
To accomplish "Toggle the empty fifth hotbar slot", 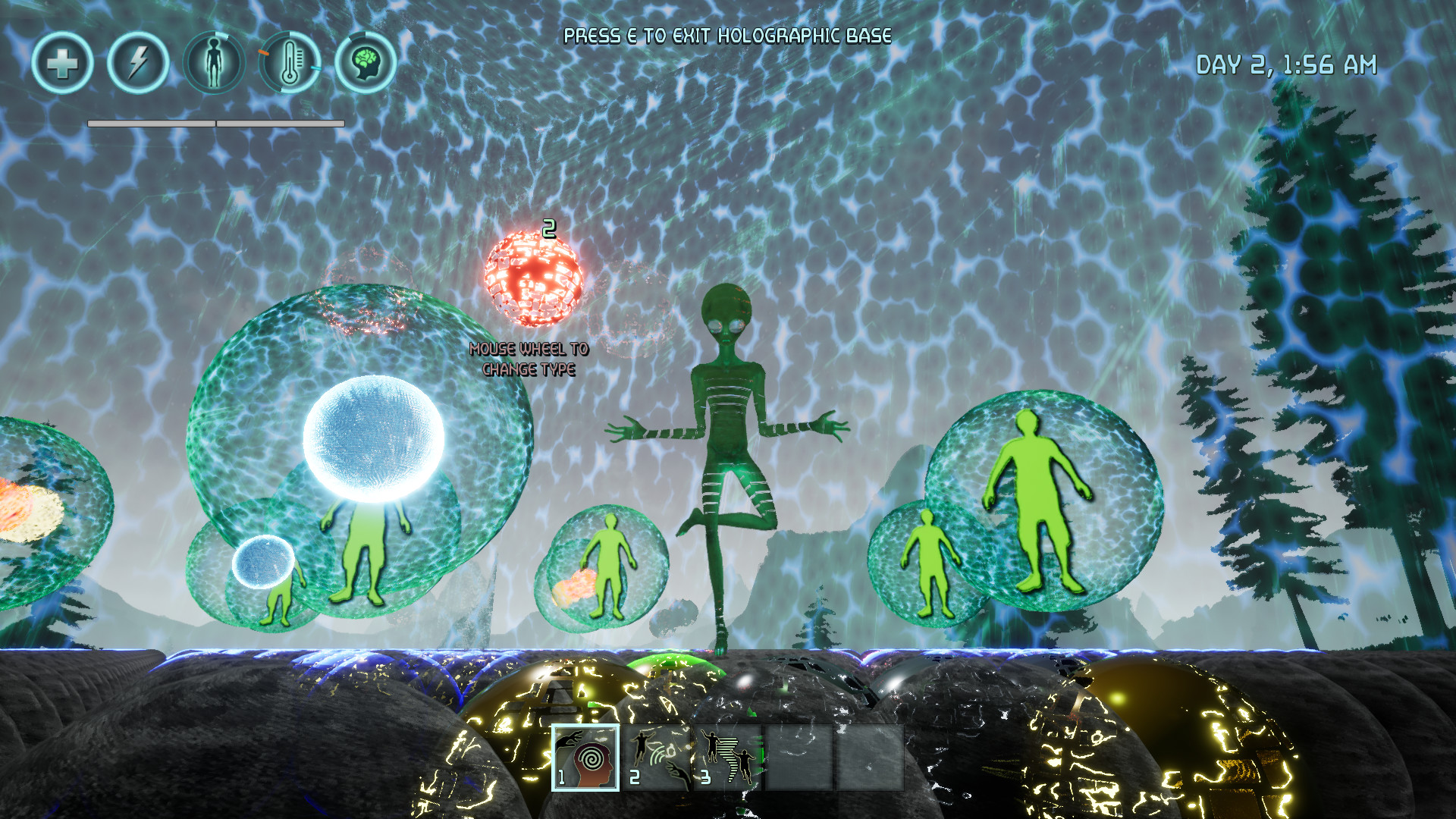I will click(868, 758).
